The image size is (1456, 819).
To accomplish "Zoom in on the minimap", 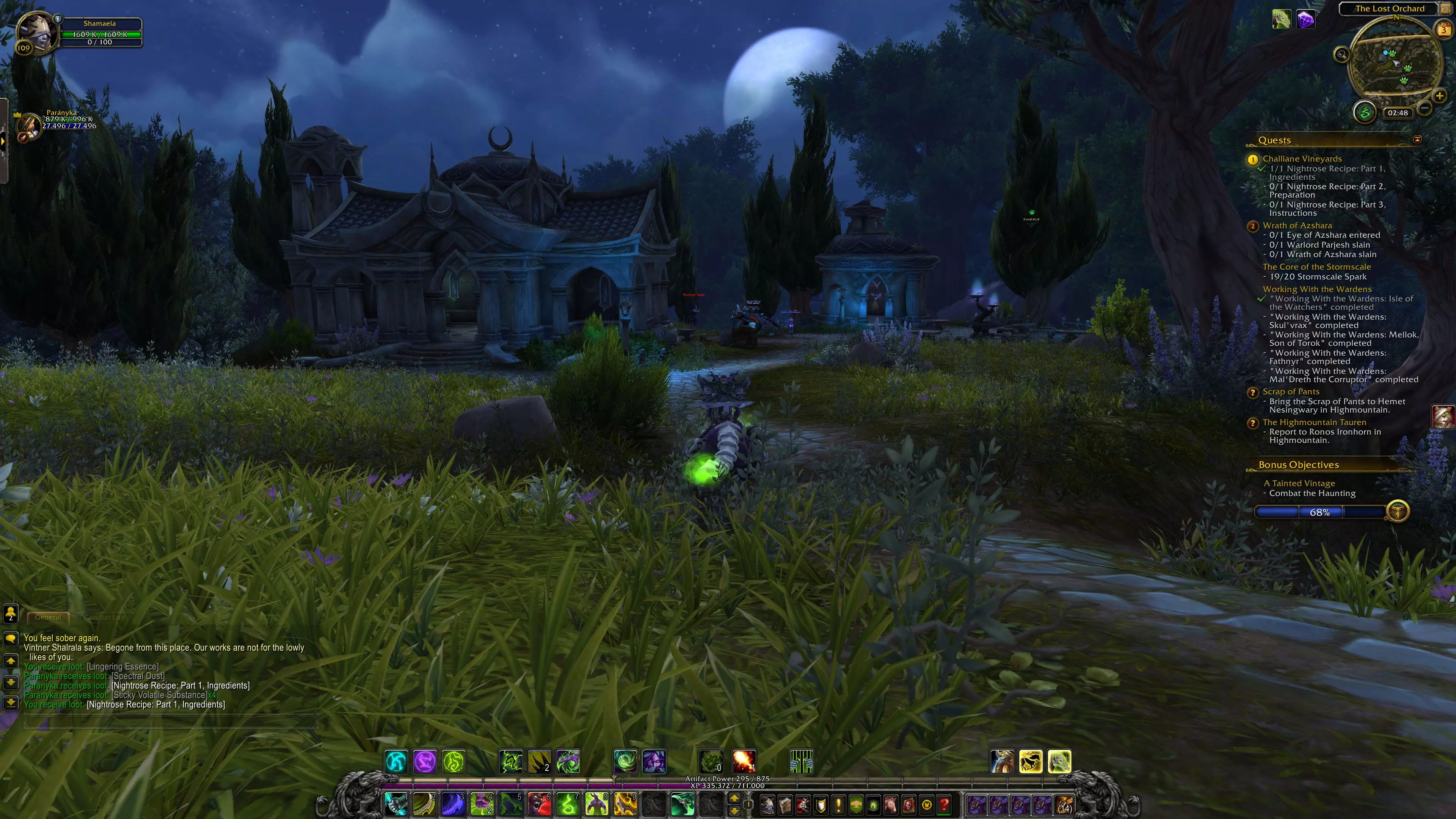I will (x=1439, y=96).
